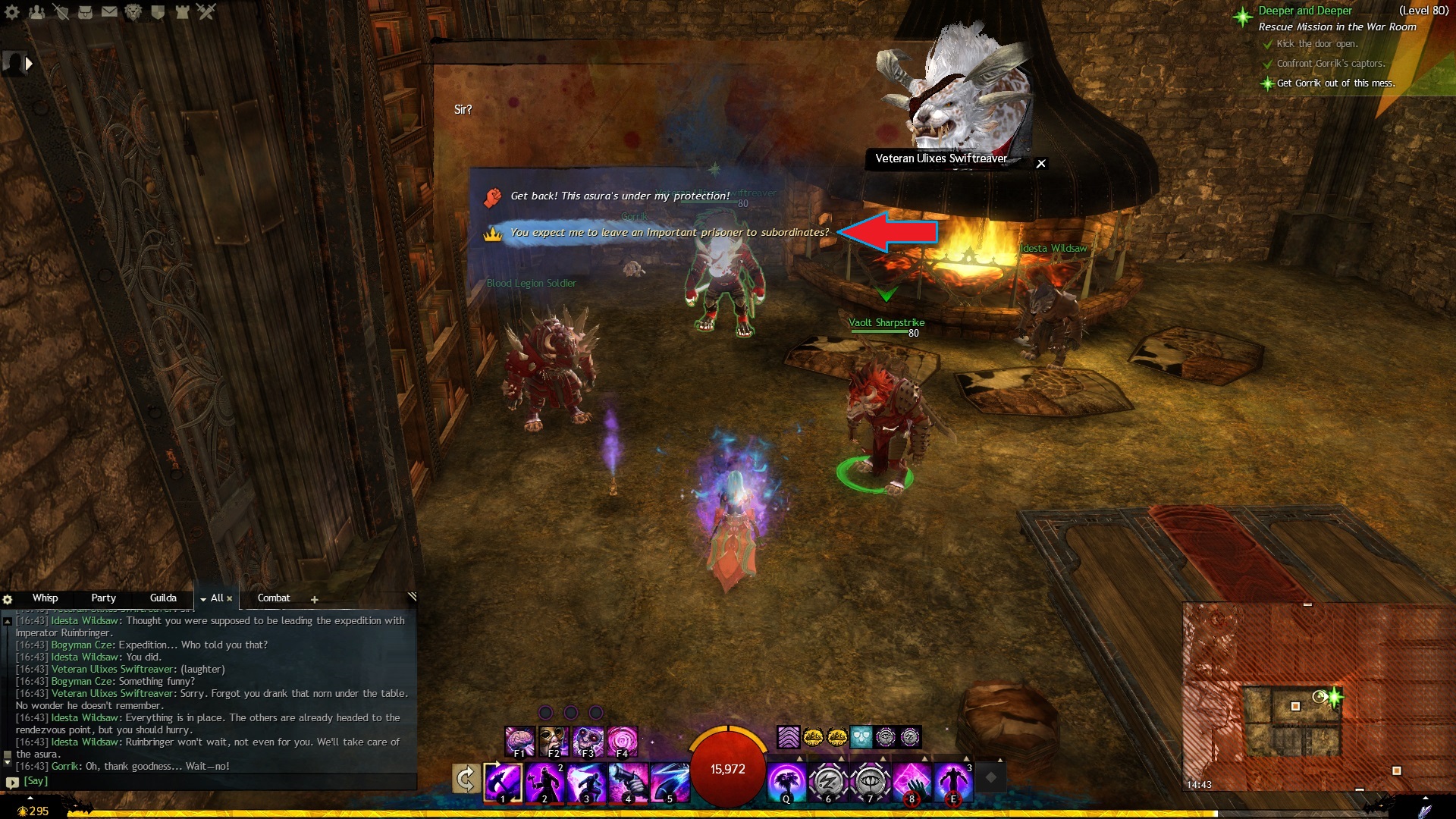Image resolution: width=1456 pixels, height=819 pixels.
Task: Switch to the Party chat tab
Action: [103, 598]
